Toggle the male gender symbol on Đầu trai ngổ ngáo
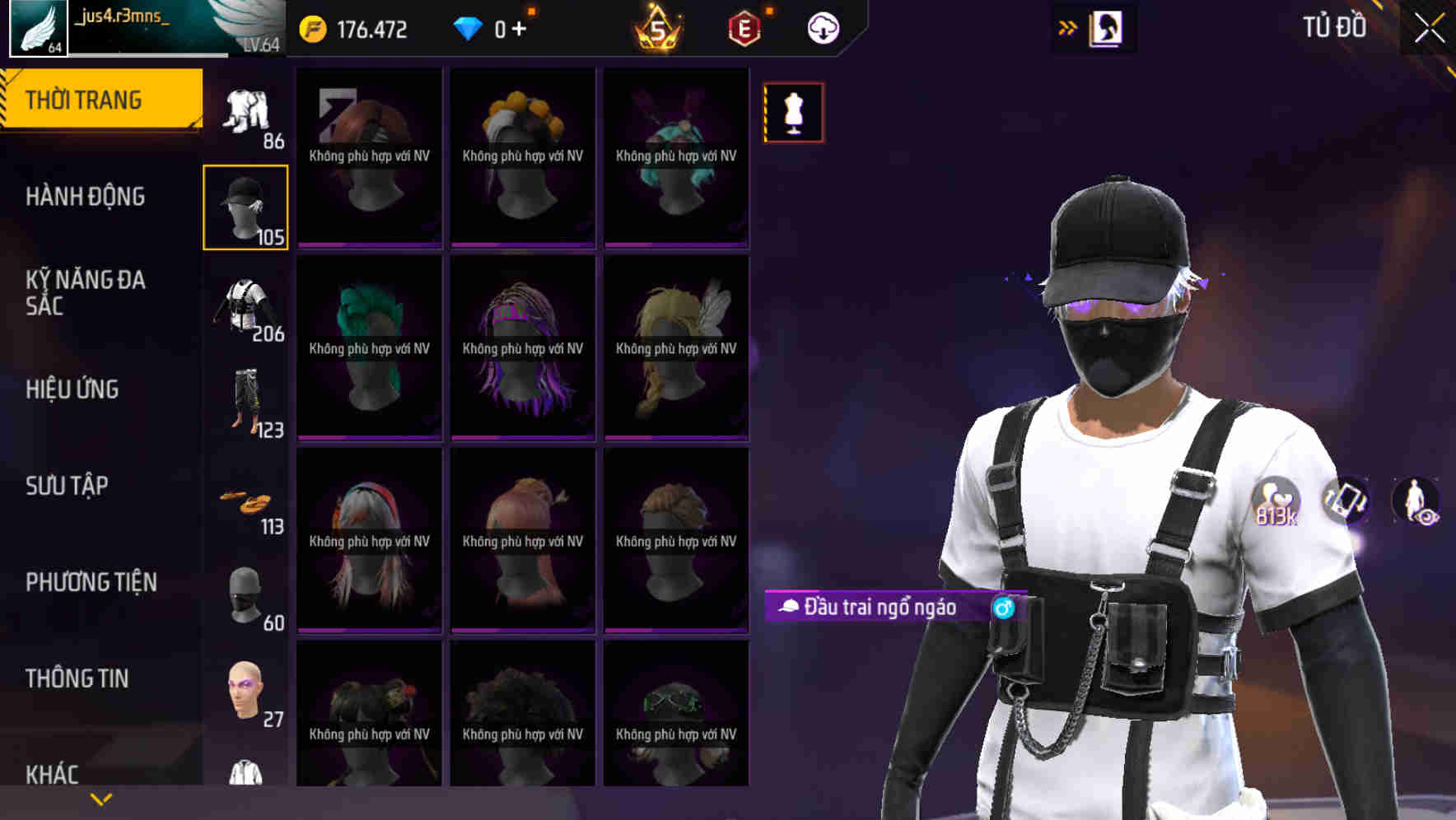 tap(1003, 608)
